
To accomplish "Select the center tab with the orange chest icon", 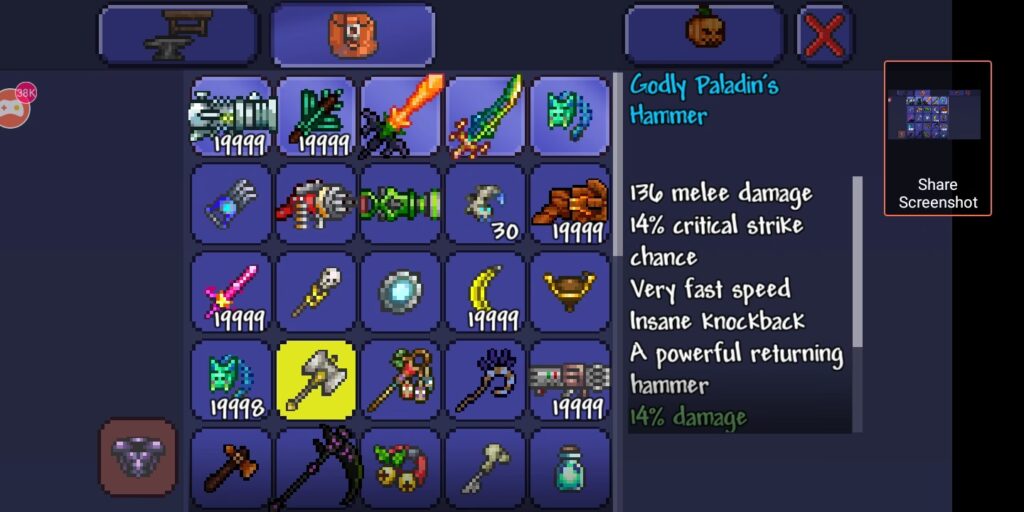I will point(352,35).
